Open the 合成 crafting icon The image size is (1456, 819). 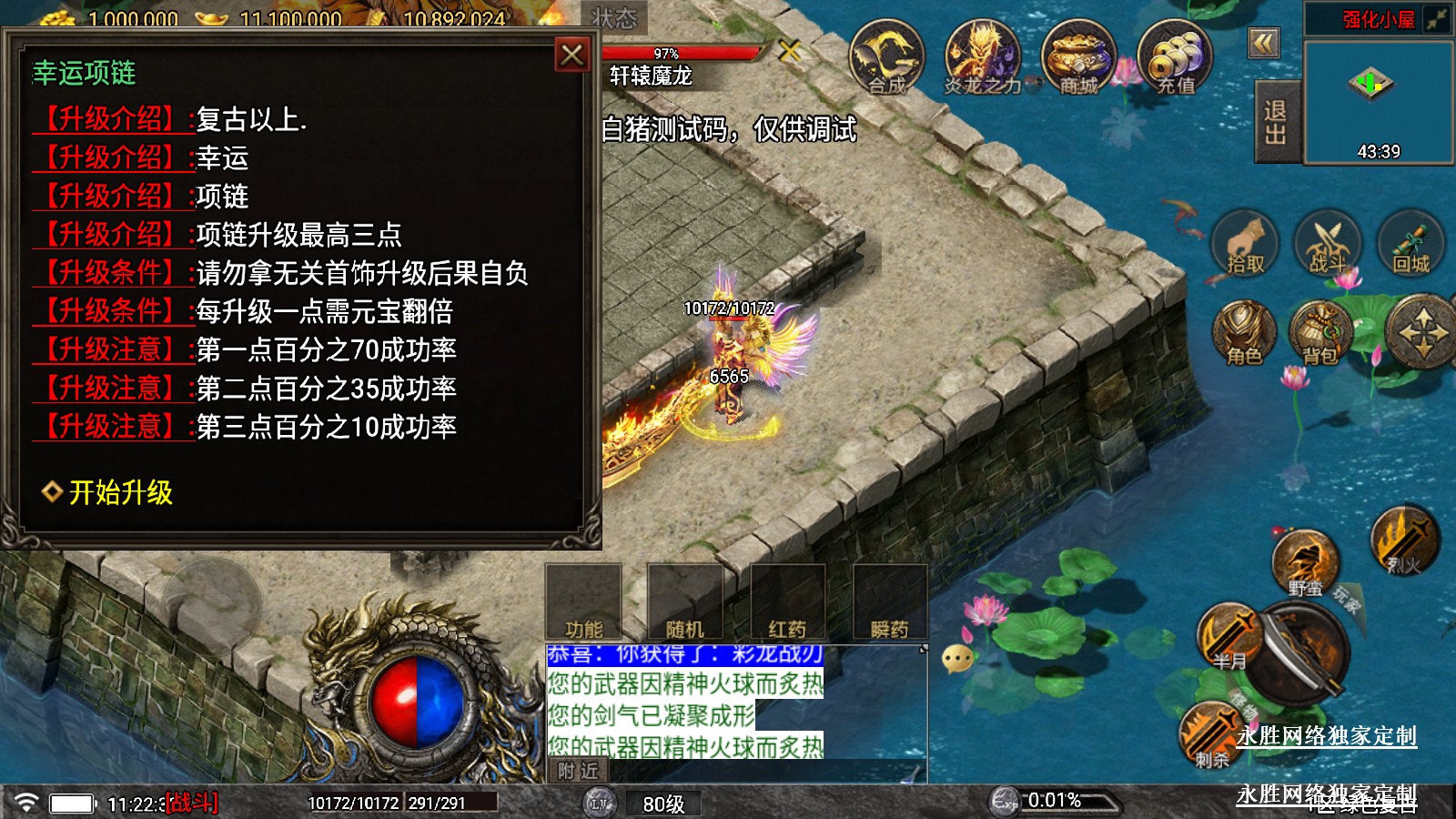point(886,58)
